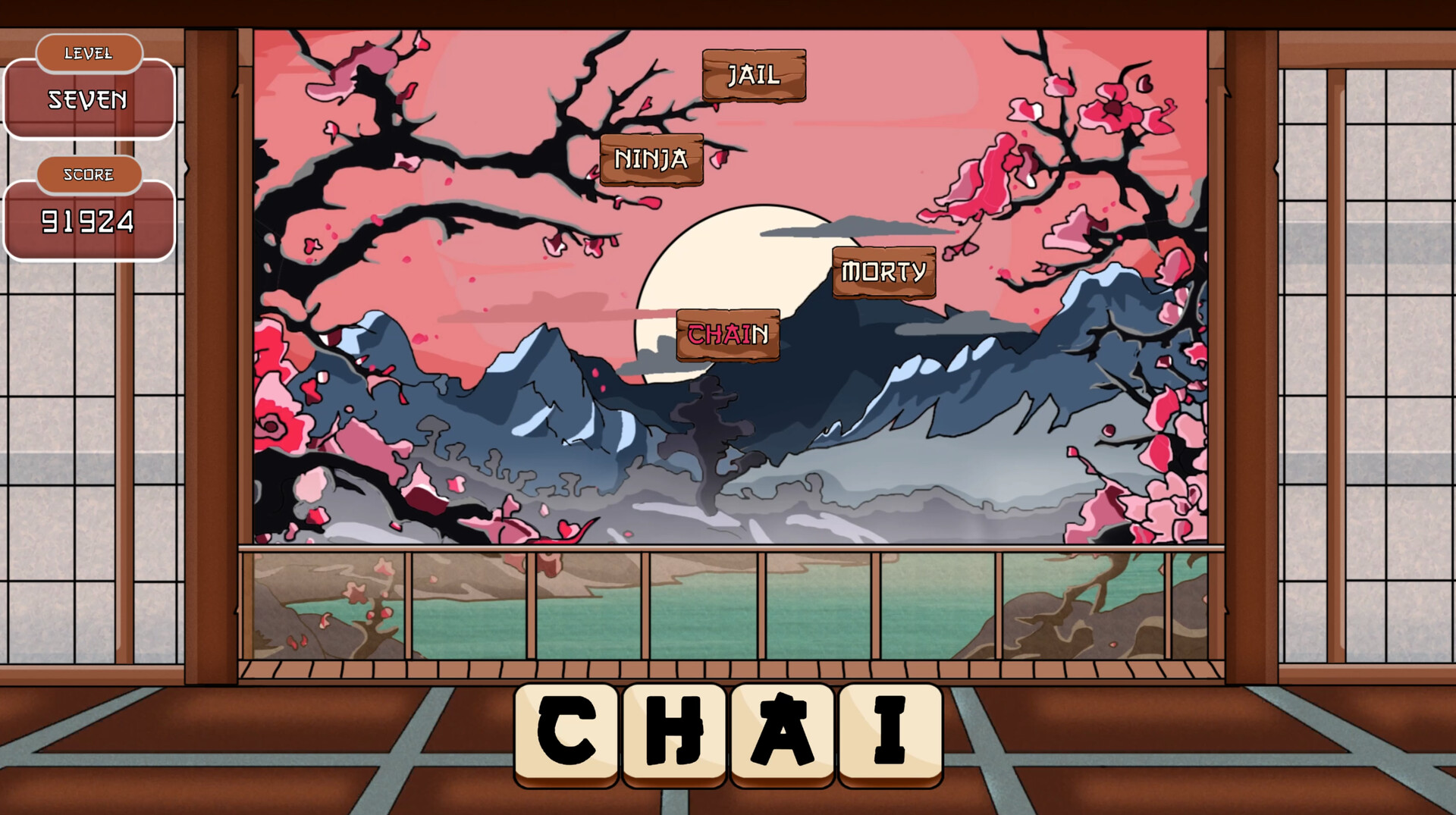
Task: Tap the MORTY wooden plank
Action: coord(883,270)
